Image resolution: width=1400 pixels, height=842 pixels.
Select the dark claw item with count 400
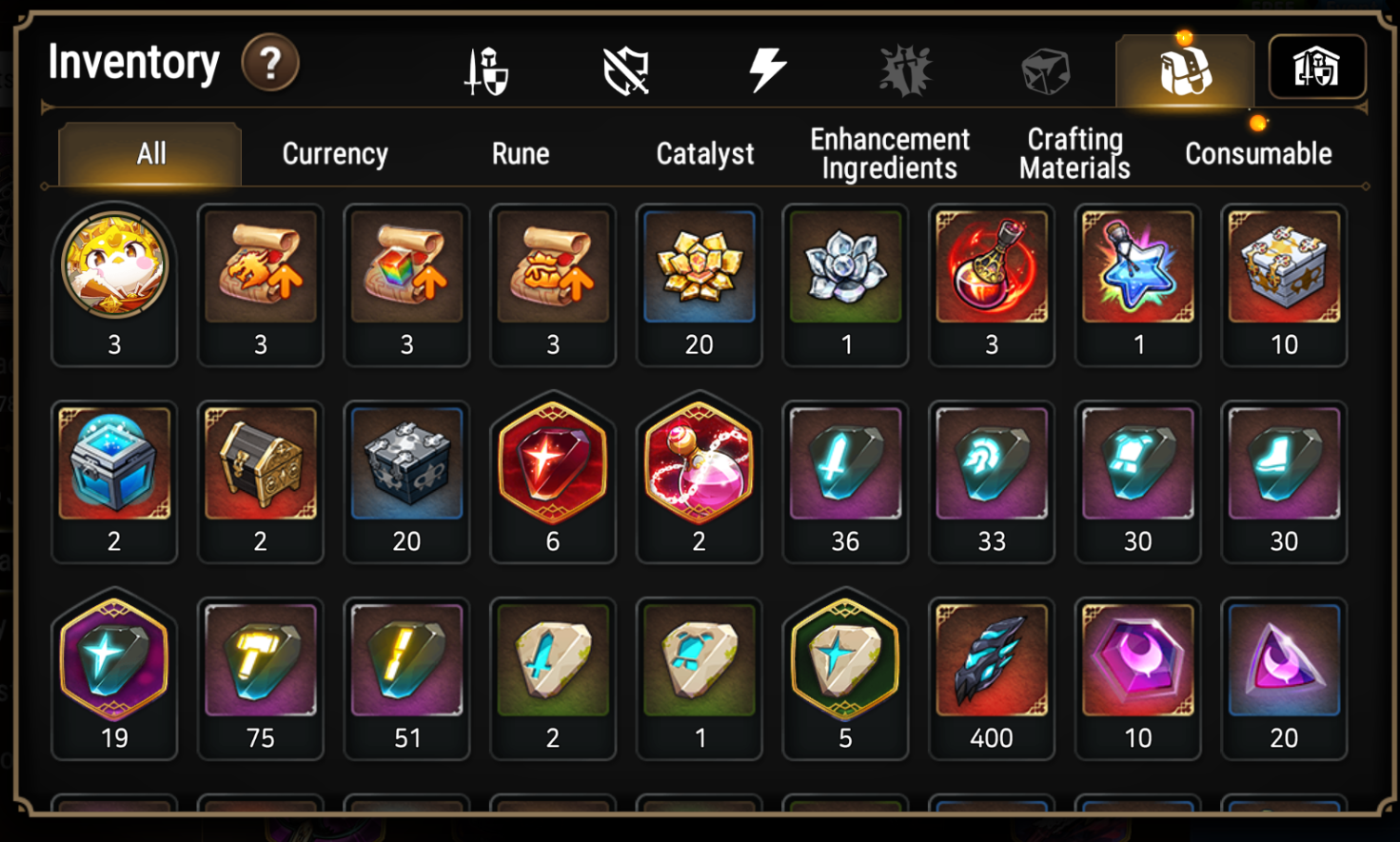click(x=992, y=661)
